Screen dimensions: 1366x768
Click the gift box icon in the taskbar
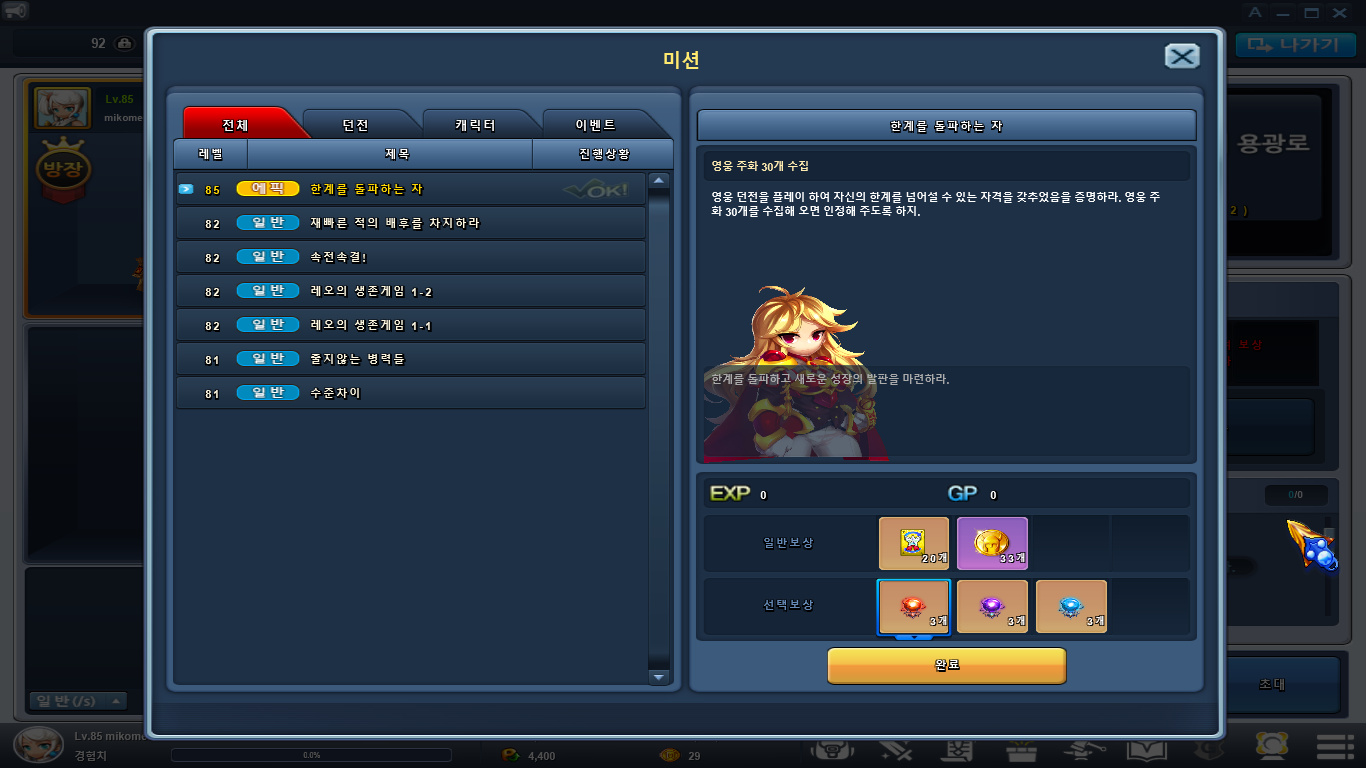pyautogui.click(x=1020, y=750)
